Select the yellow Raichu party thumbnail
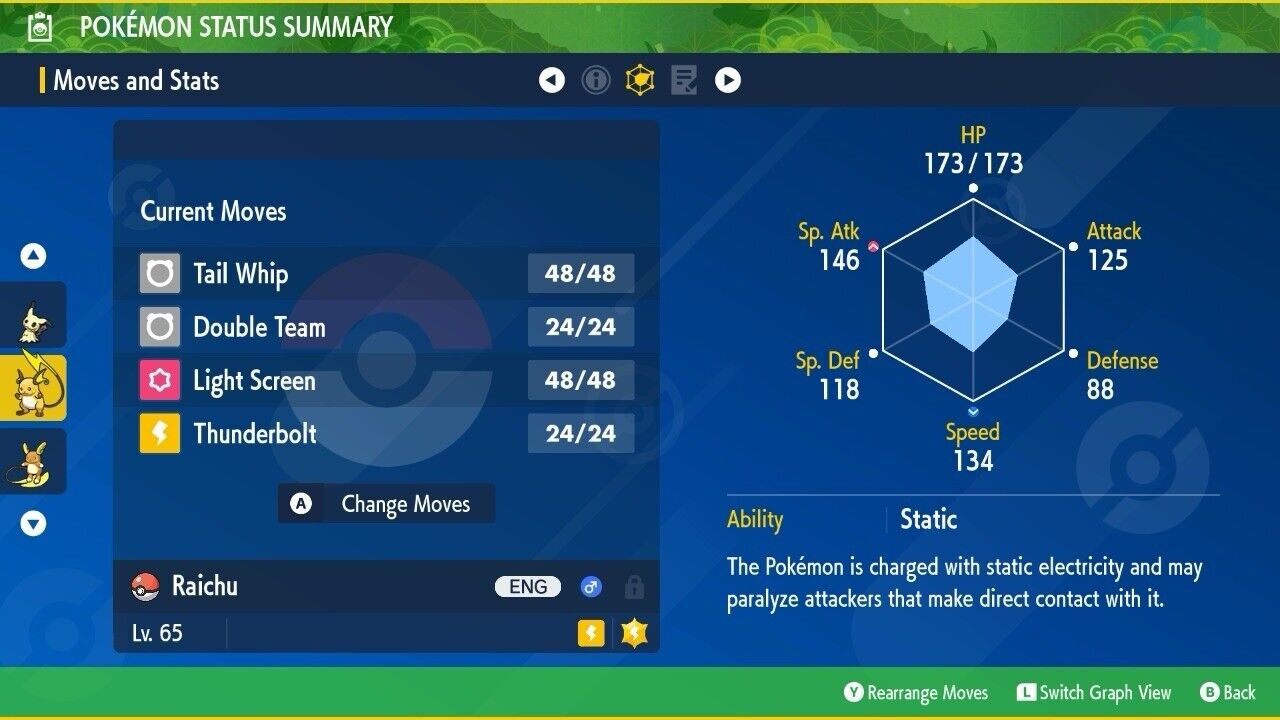Image resolution: width=1280 pixels, height=720 pixels. click(32, 388)
